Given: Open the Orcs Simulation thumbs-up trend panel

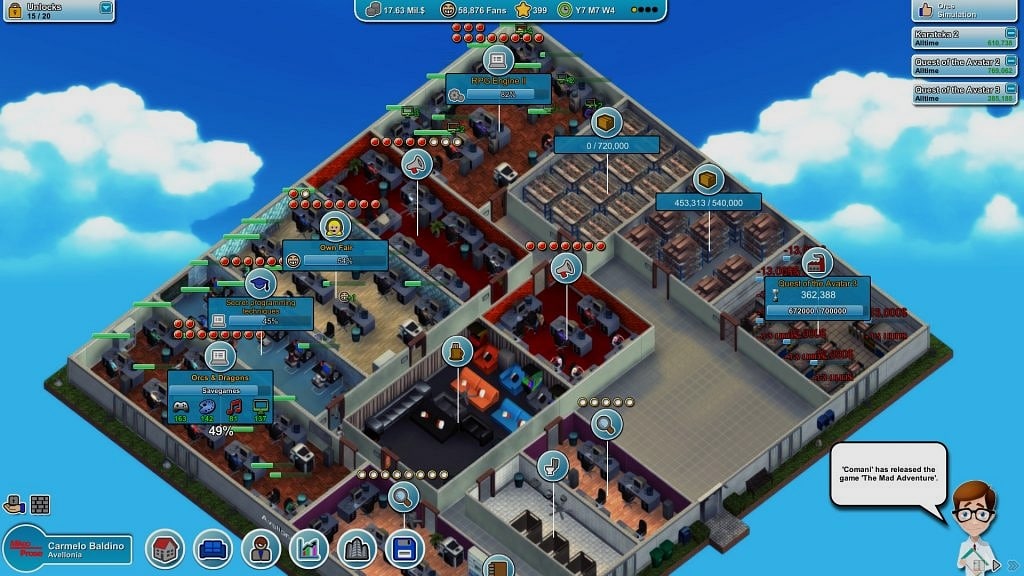Looking at the screenshot, I should [966, 10].
